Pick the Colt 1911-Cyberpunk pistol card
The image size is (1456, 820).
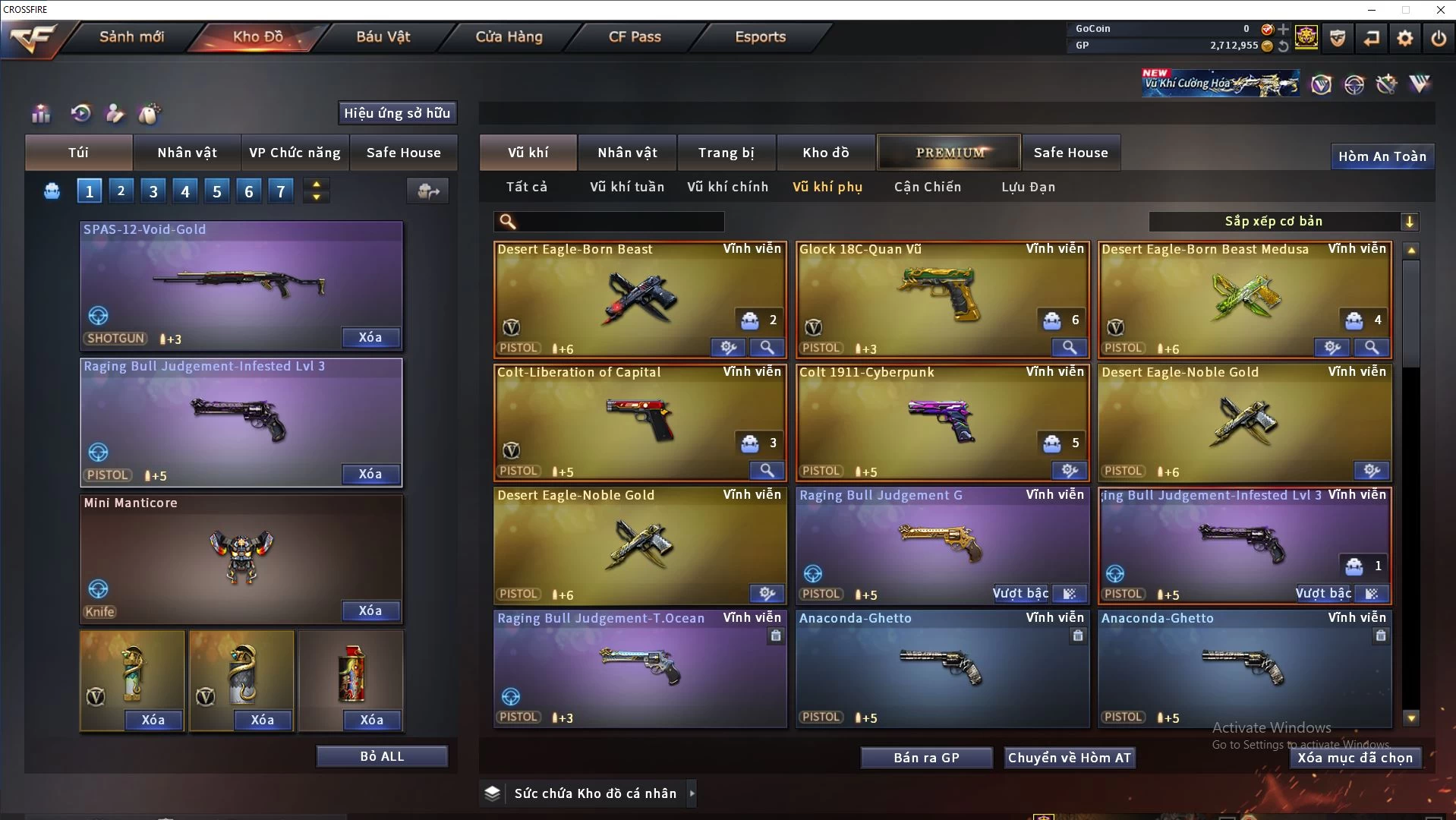coord(941,419)
